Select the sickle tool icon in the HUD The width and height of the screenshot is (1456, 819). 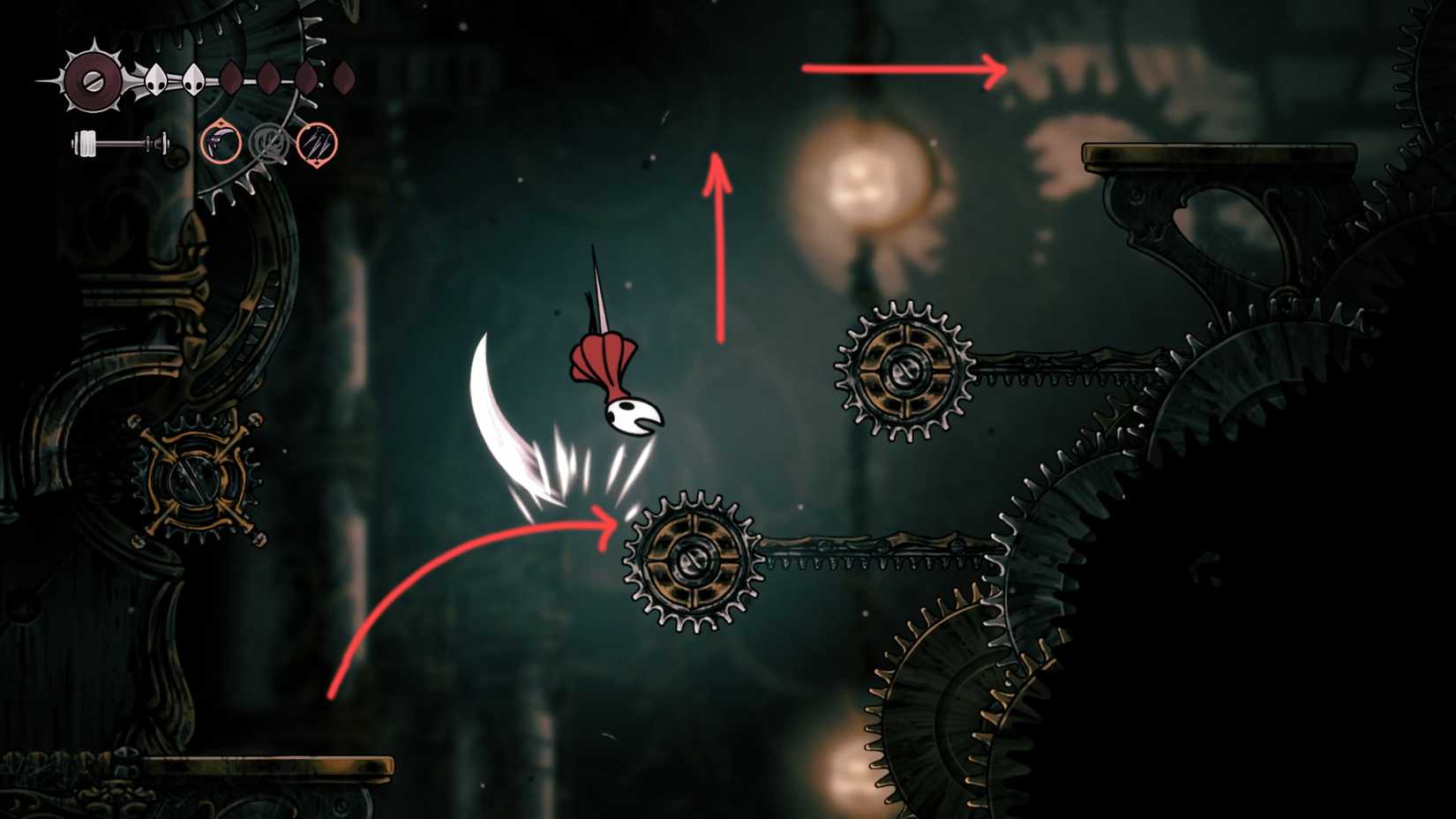click(221, 142)
